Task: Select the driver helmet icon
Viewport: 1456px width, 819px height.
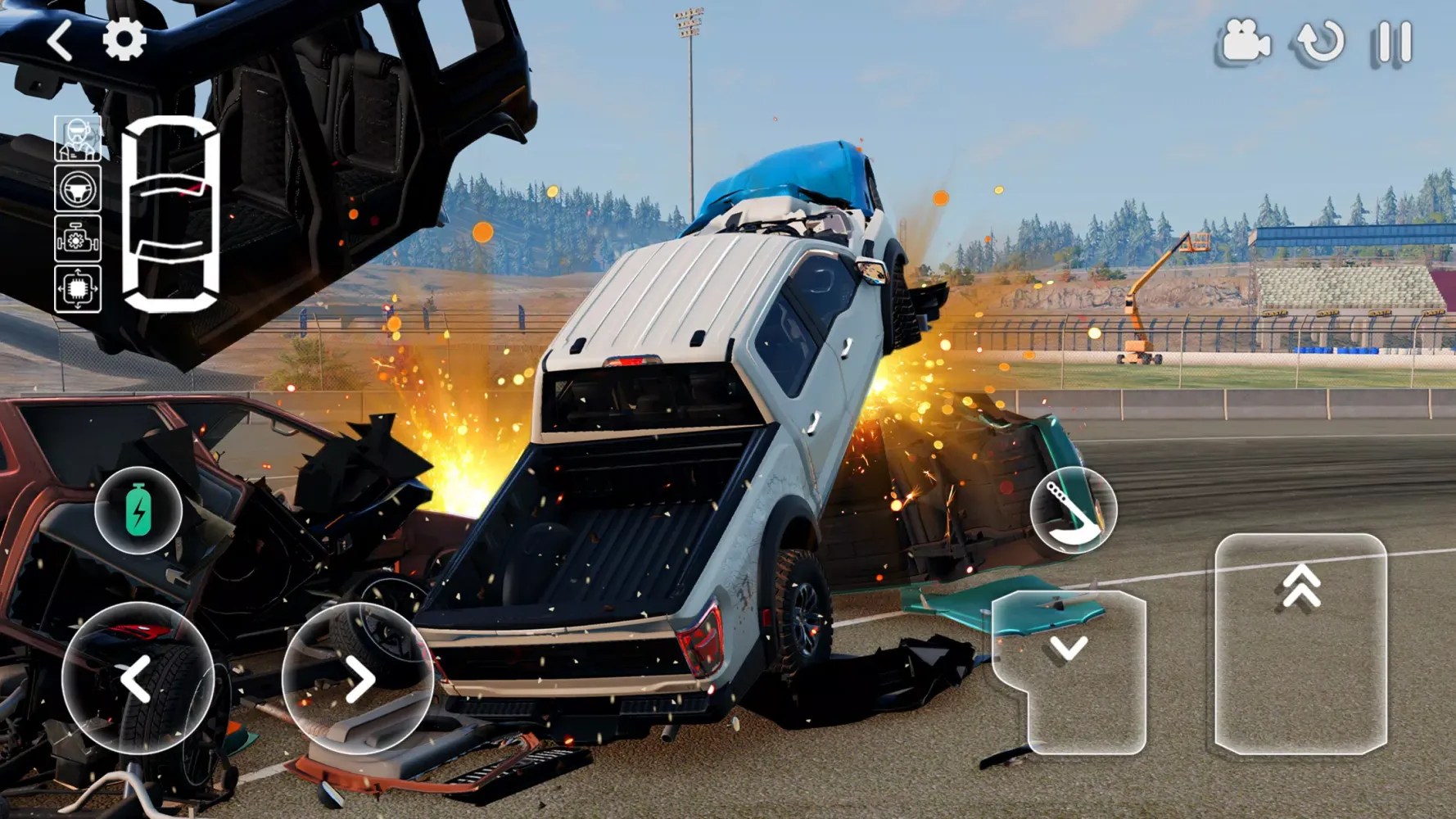Action: point(78,138)
